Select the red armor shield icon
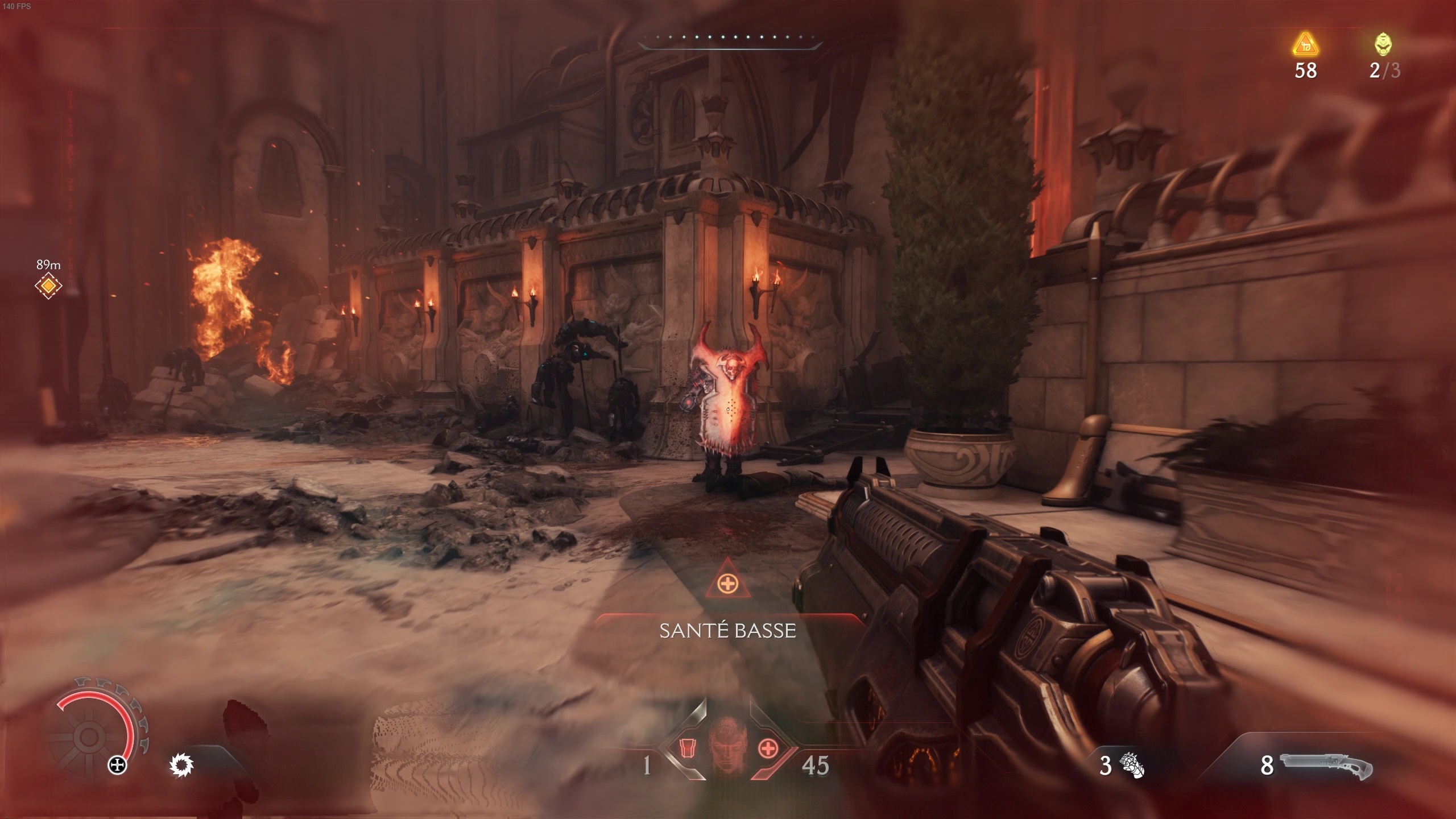This screenshot has width=1456, height=819. pos(689,748)
